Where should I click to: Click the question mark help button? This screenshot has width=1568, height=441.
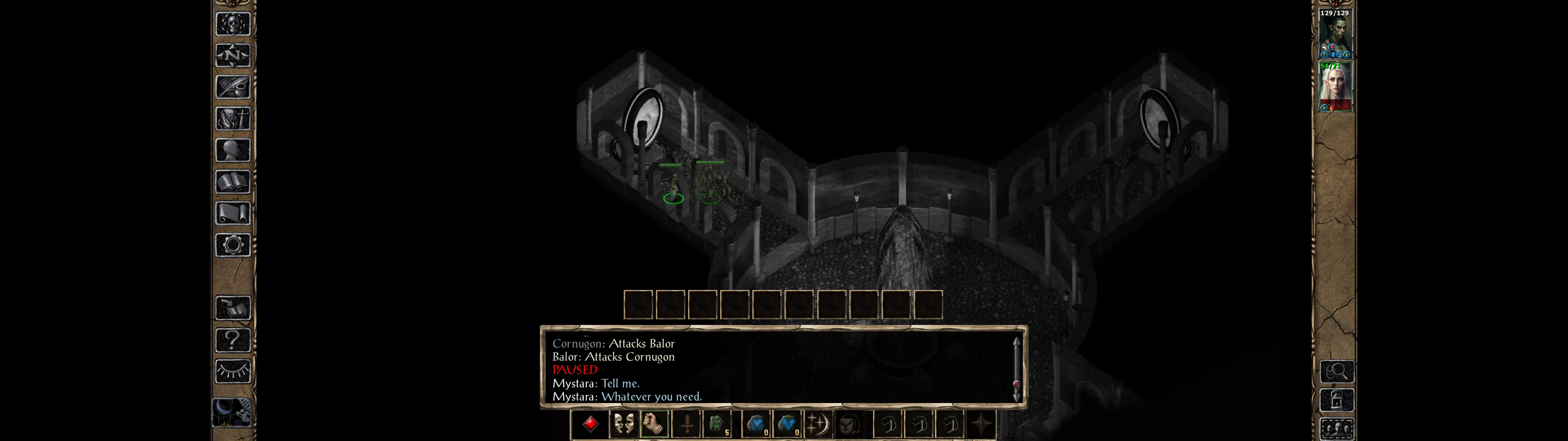pyautogui.click(x=232, y=339)
